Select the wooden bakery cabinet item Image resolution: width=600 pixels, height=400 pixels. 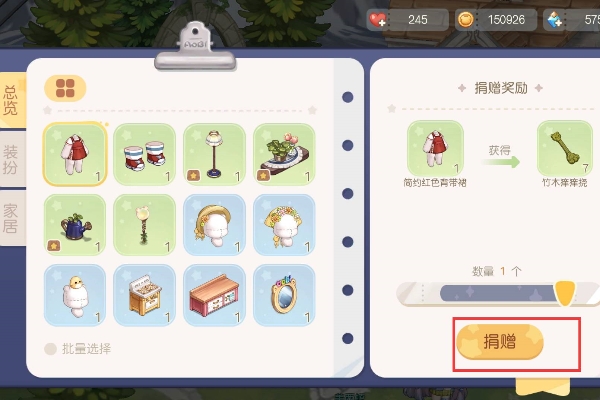click(x=144, y=294)
